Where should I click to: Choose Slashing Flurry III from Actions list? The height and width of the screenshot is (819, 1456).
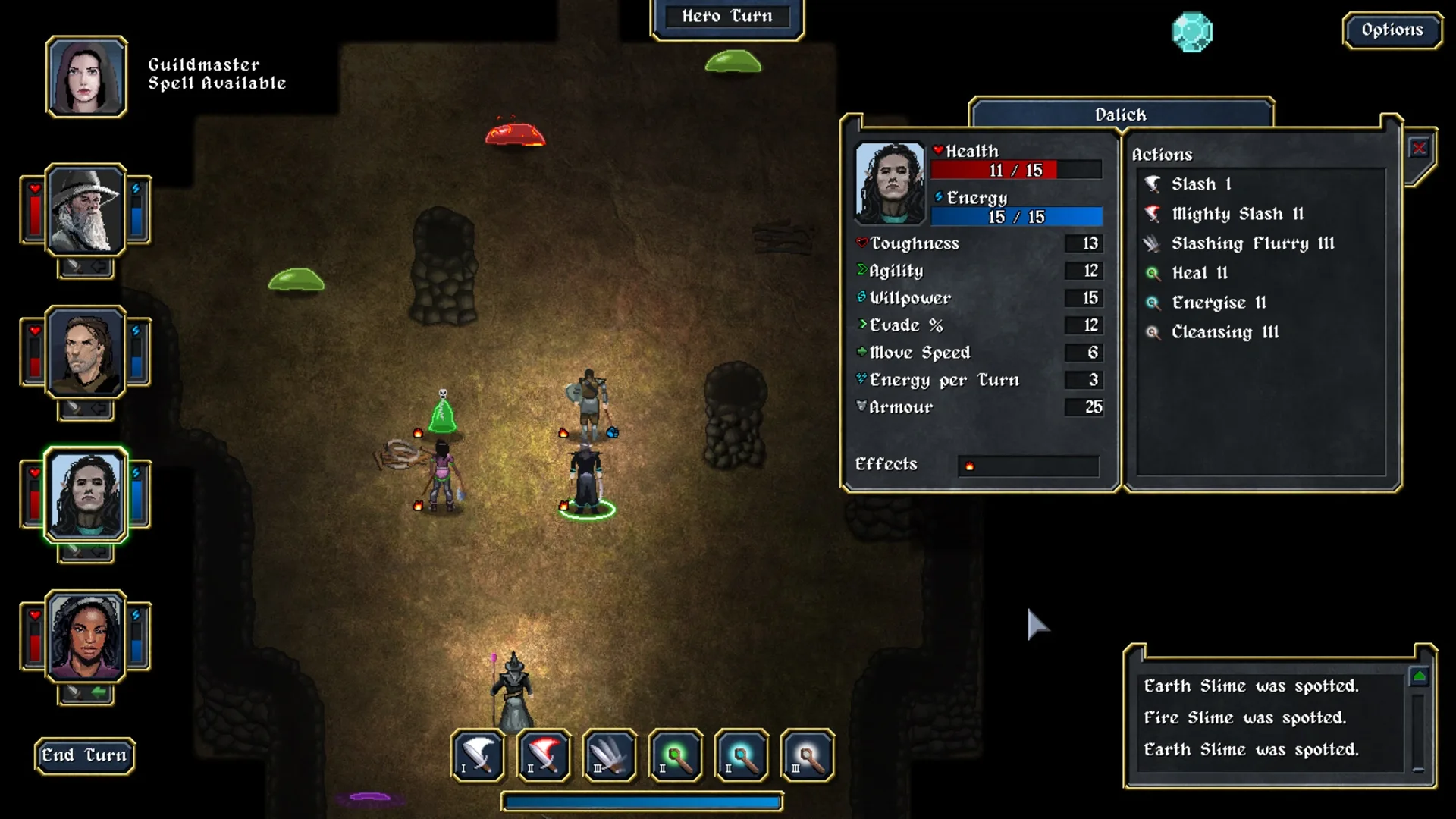pos(1252,243)
